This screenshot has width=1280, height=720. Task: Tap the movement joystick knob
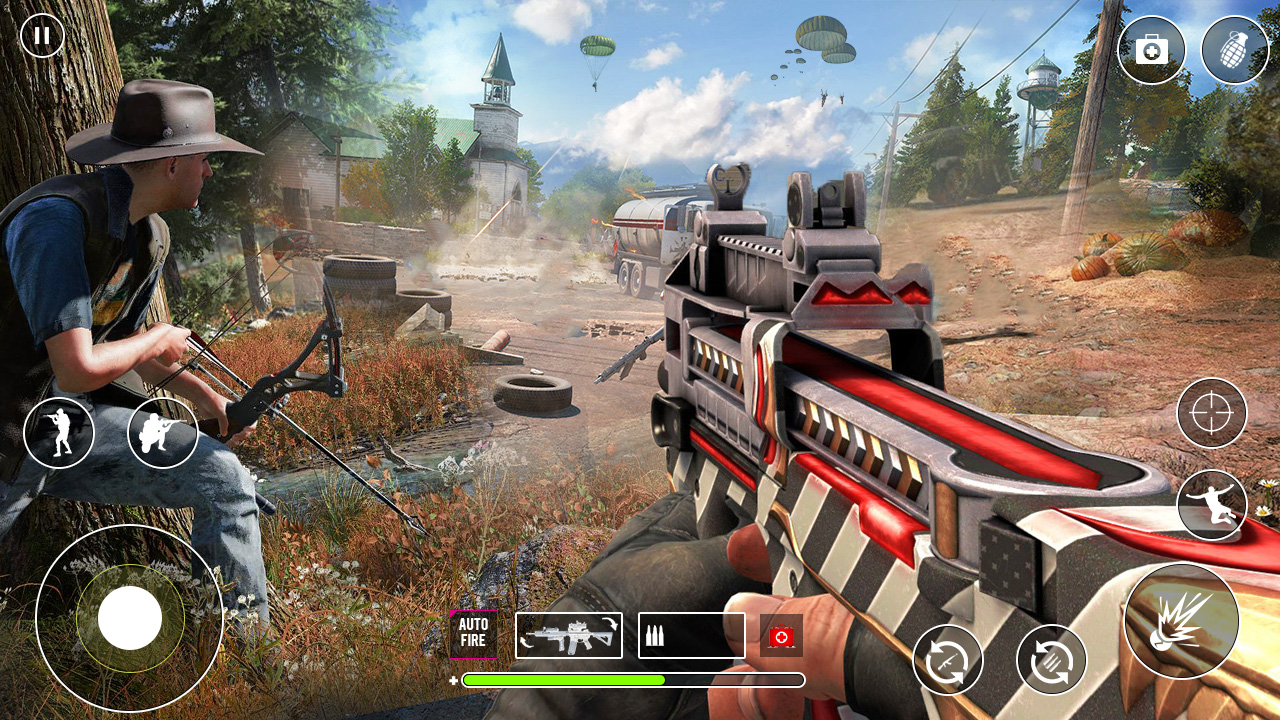point(130,617)
